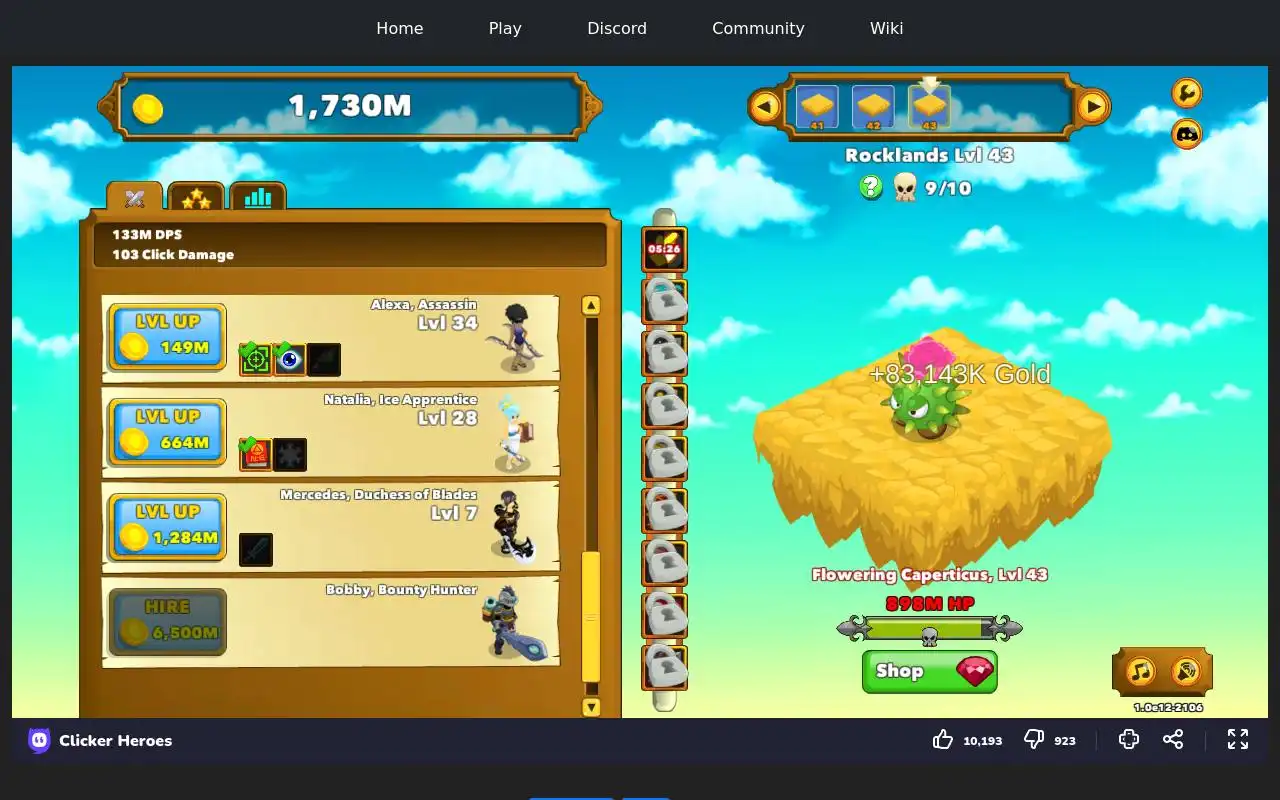Switch to the crossed swords heroes tab
The height and width of the screenshot is (800, 1280).
pyautogui.click(x=135, y=197)
